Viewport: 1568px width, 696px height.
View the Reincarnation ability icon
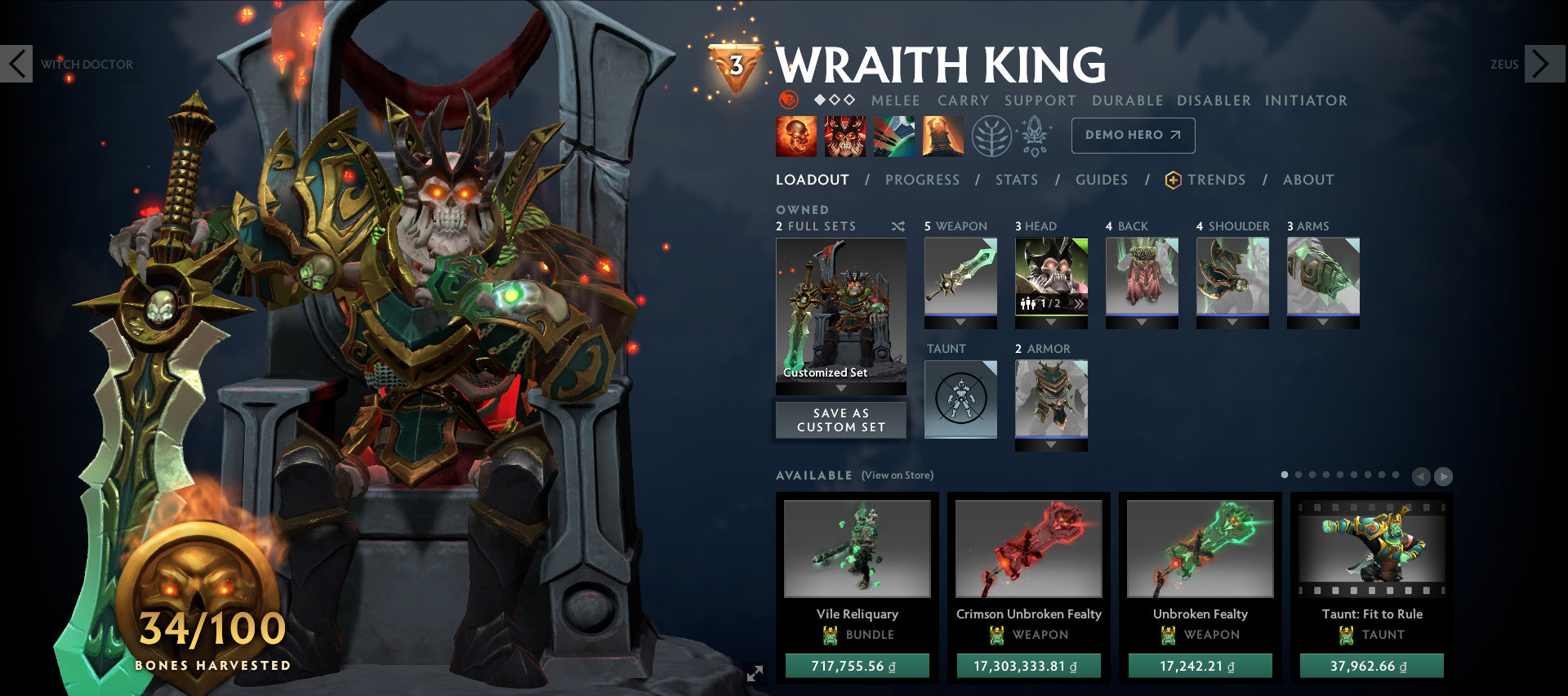[943, 135]
